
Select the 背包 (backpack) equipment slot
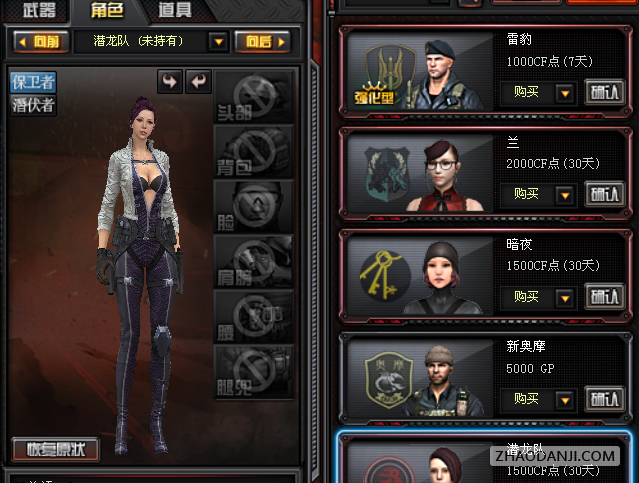(x=254, y=152)
